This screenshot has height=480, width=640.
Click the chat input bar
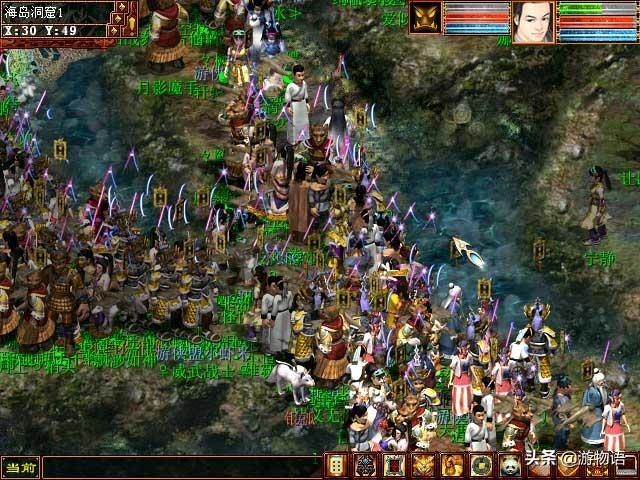tap(180, 467)
